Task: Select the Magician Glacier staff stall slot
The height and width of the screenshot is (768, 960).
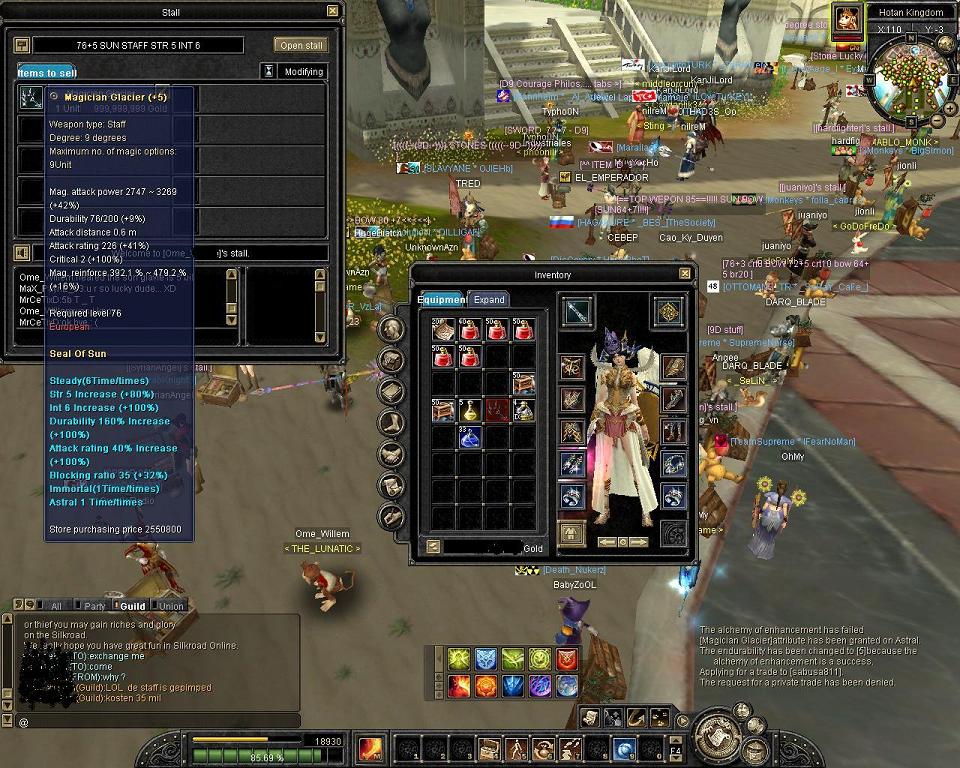Action: tap(30, 98)
